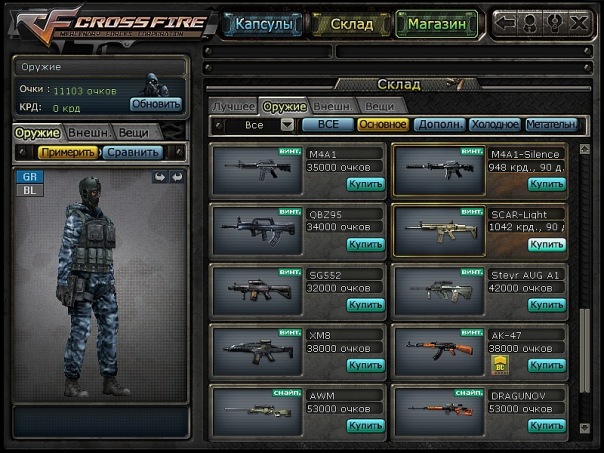Click the Обновить button

156,104
